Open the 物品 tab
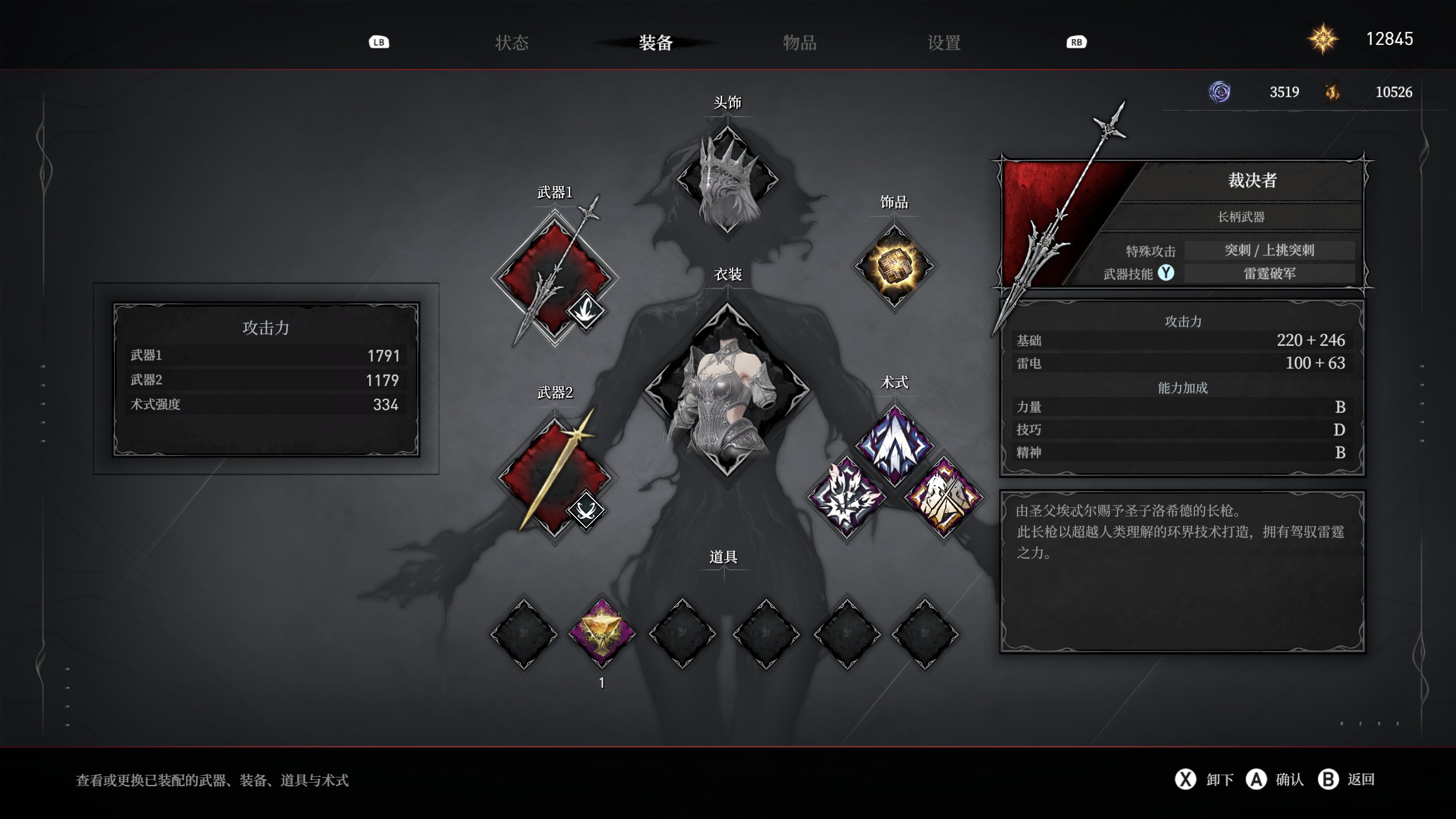The width and height of the screenshot is (1456, 819). point(800,43)
